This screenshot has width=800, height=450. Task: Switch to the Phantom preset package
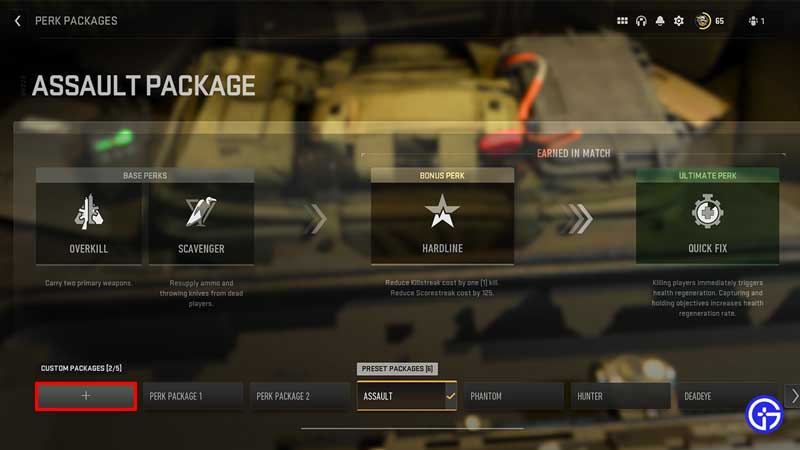point(514,396)
